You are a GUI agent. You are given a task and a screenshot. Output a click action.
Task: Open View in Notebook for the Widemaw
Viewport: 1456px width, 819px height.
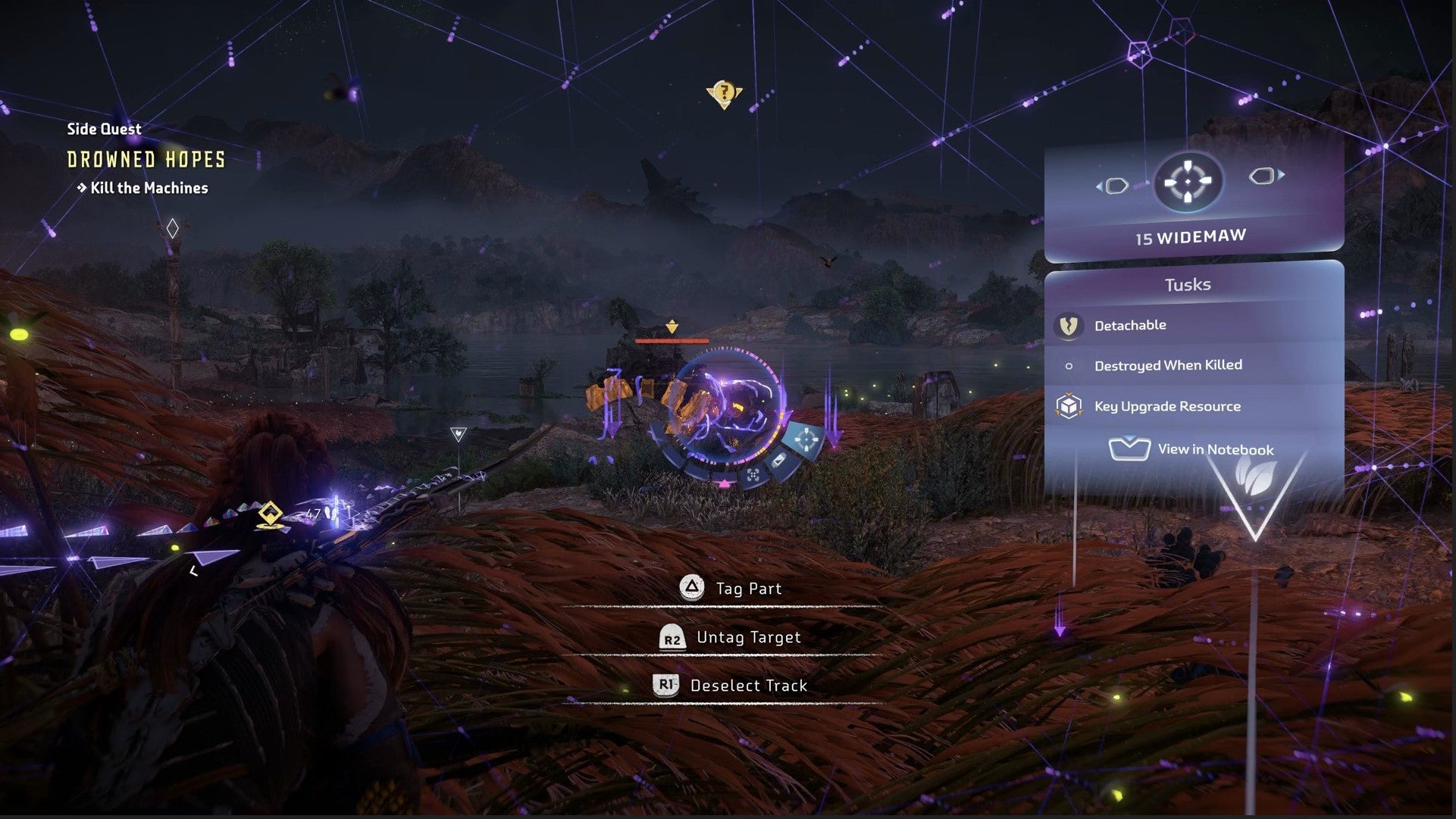pos(1192,449)
